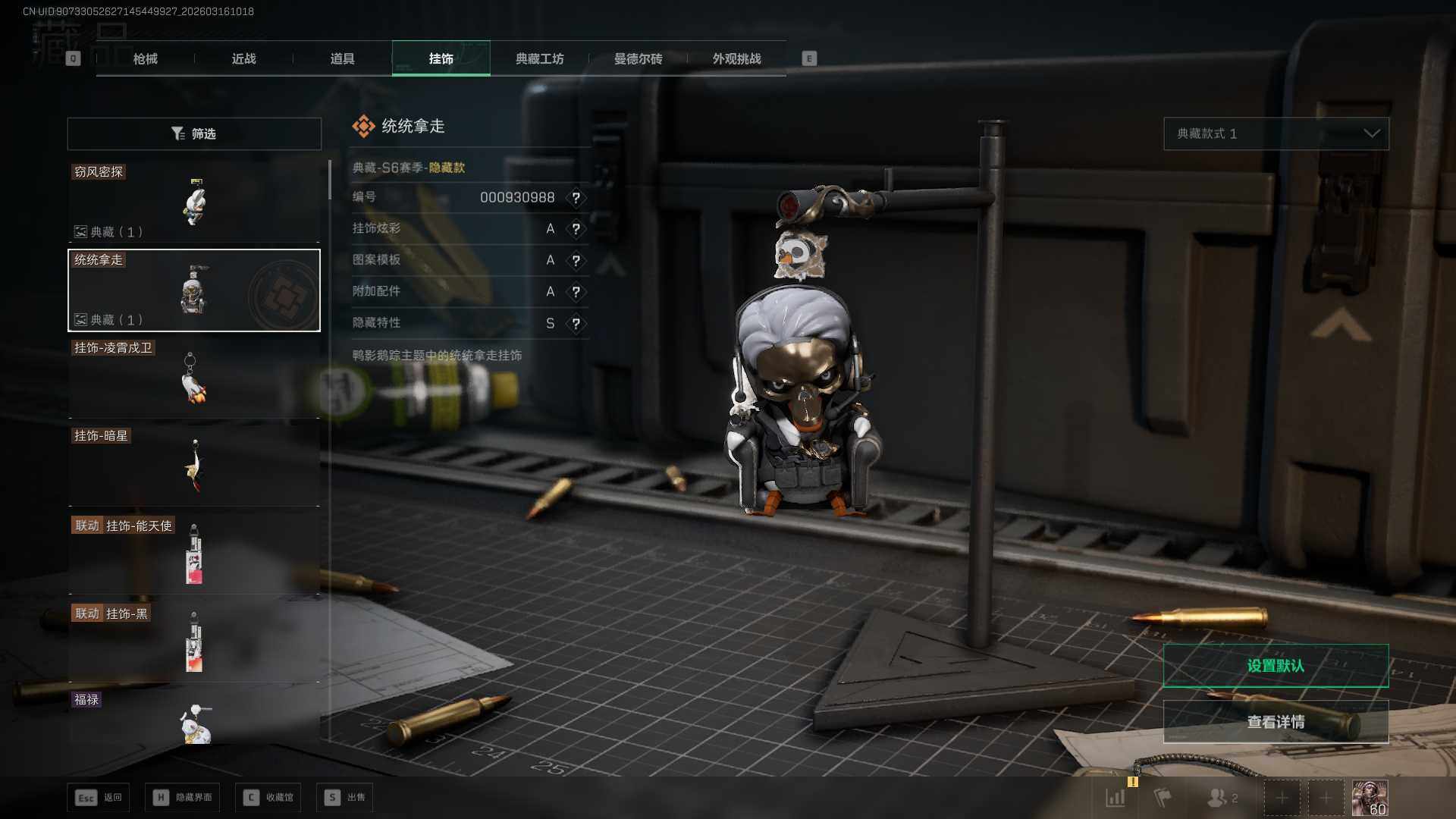Select the 道具 tab
Screen dimensions: 1456x819
(342, 58)
